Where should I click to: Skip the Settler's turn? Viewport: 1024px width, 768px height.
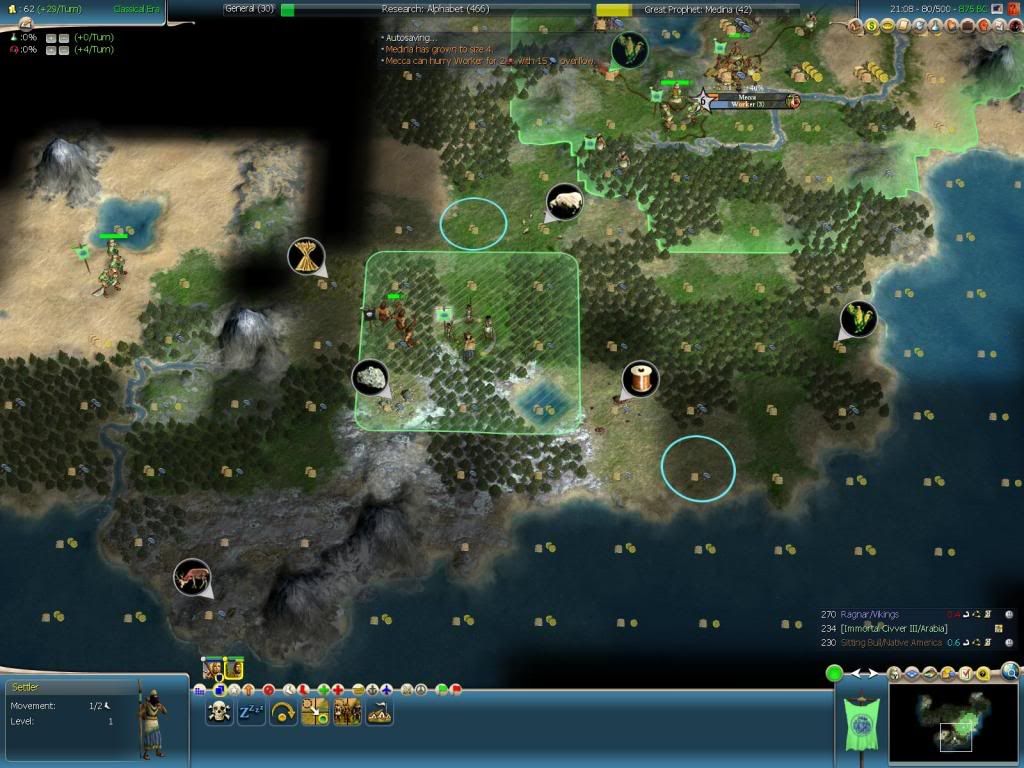[x=283, y=712]
